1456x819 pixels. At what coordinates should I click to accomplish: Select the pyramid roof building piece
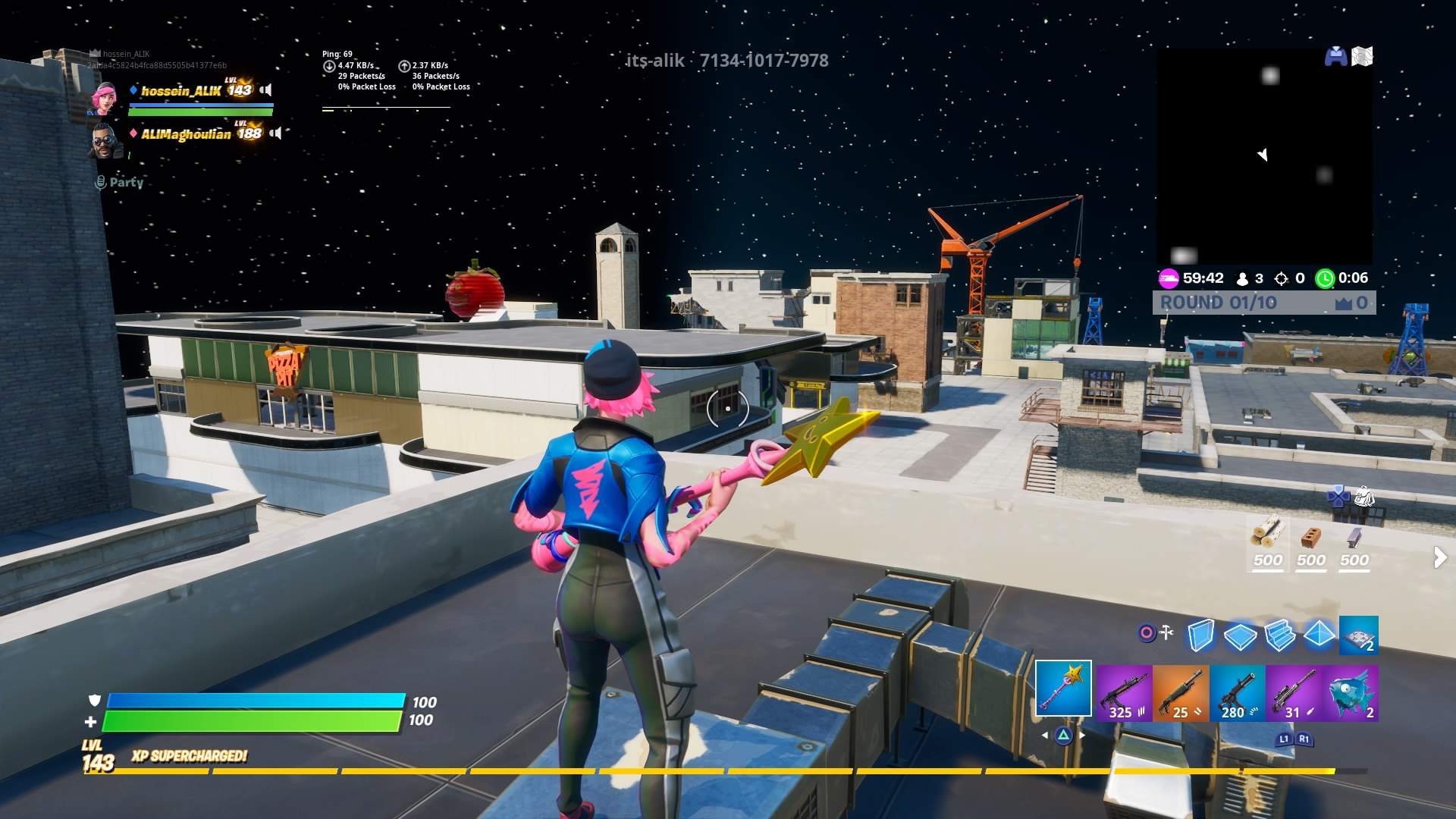(x=1319, y=634)
